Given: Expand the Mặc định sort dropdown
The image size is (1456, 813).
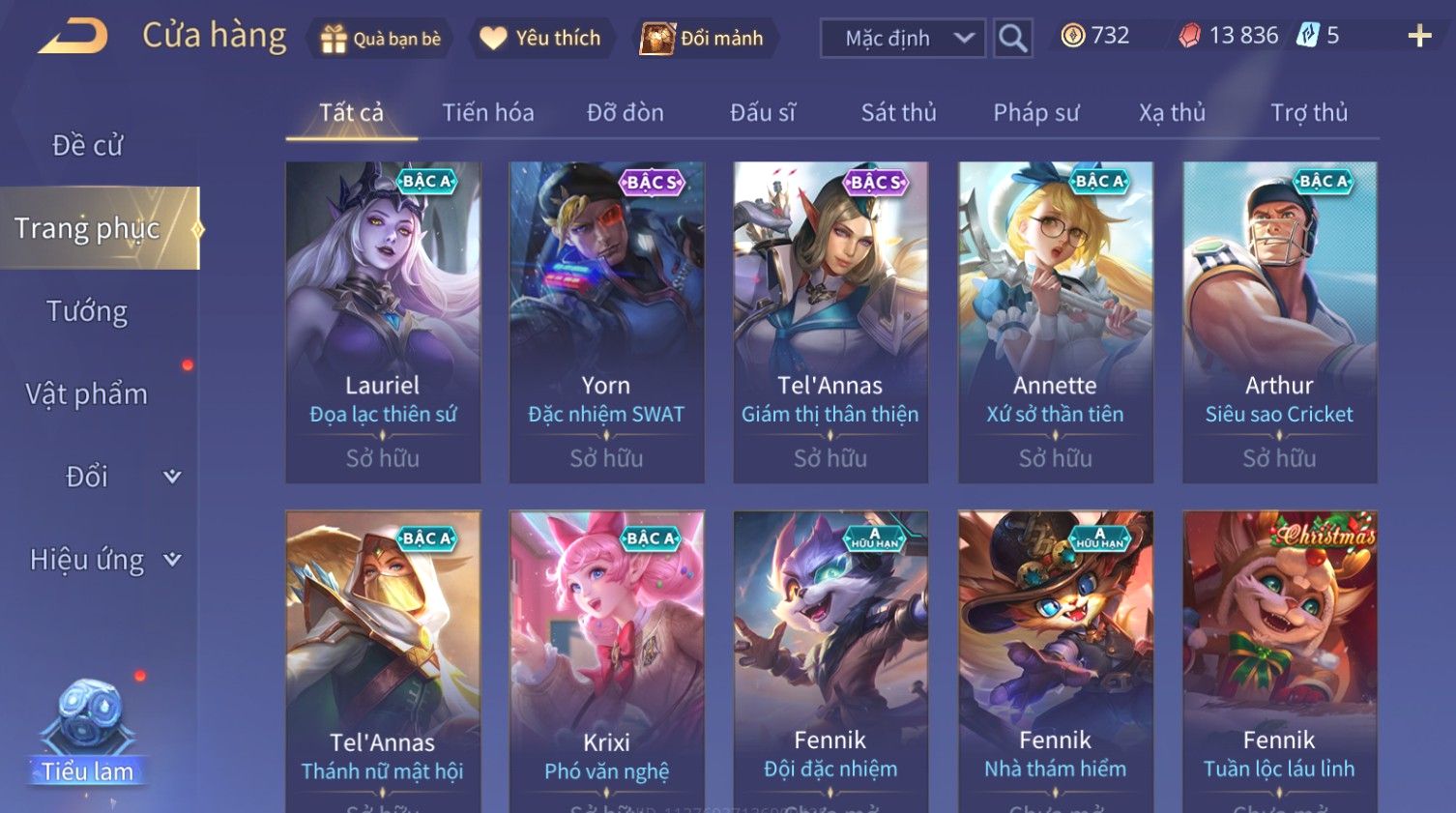Looking at the screenshot, I should [x=902, y=39].
